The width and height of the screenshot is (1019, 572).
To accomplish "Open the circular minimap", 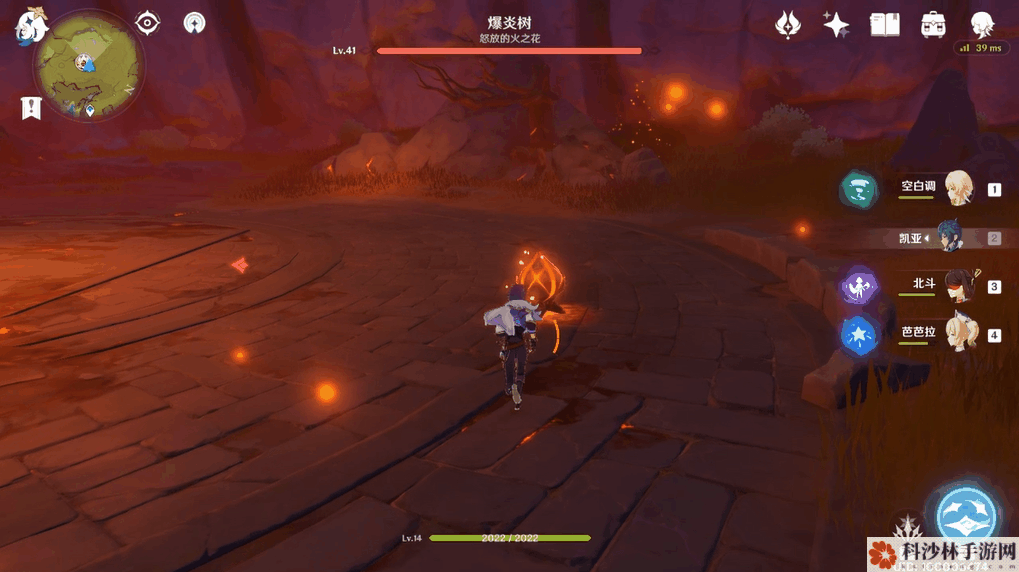I will click(87, 65).
